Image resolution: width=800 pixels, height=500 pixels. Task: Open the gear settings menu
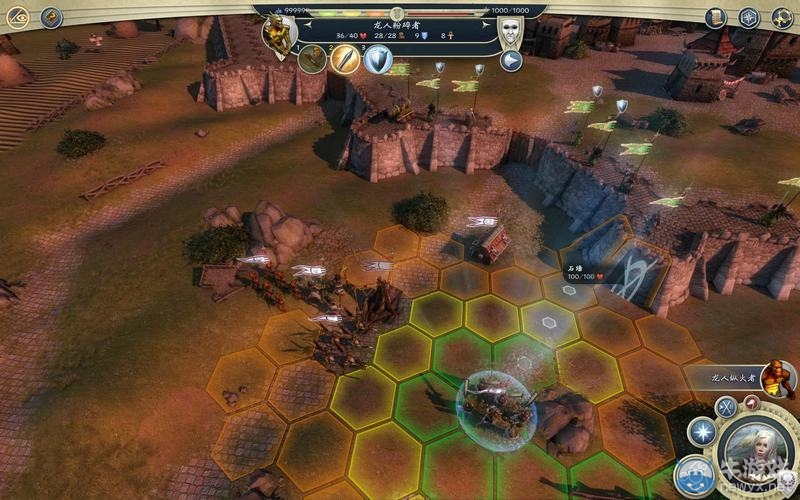click(782, 17)
